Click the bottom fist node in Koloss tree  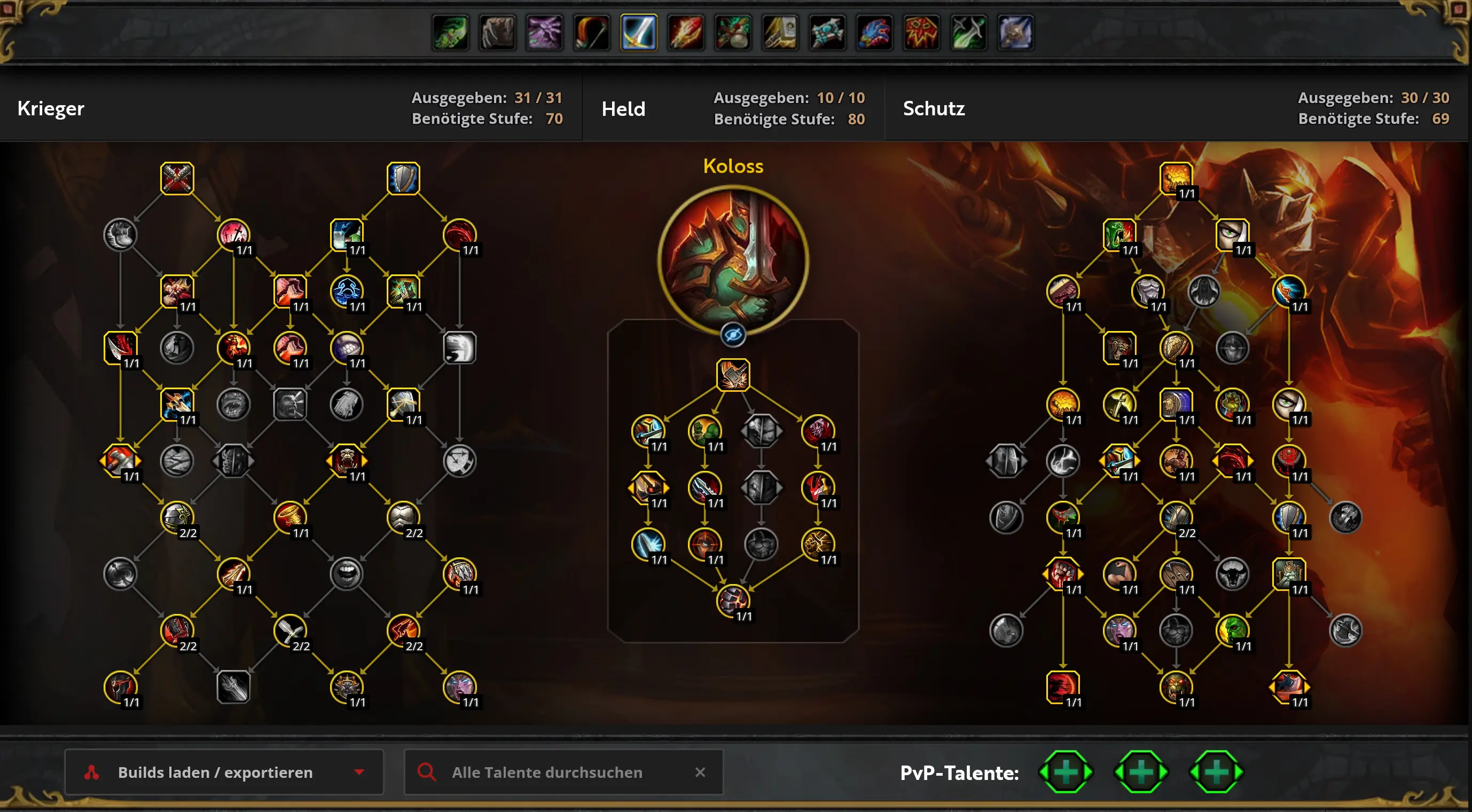(x=733, y=600)
